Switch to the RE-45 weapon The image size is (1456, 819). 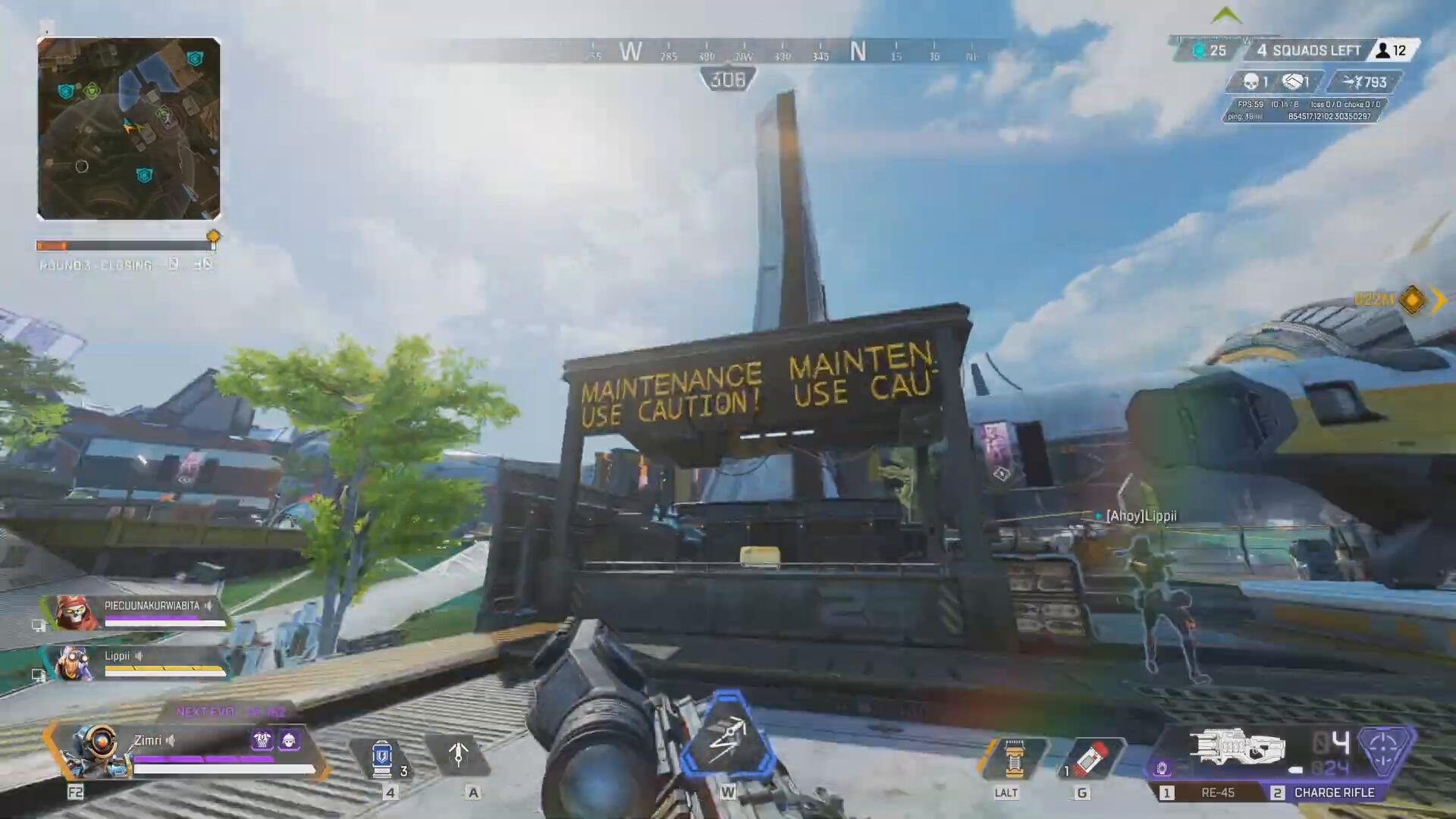1207,792
